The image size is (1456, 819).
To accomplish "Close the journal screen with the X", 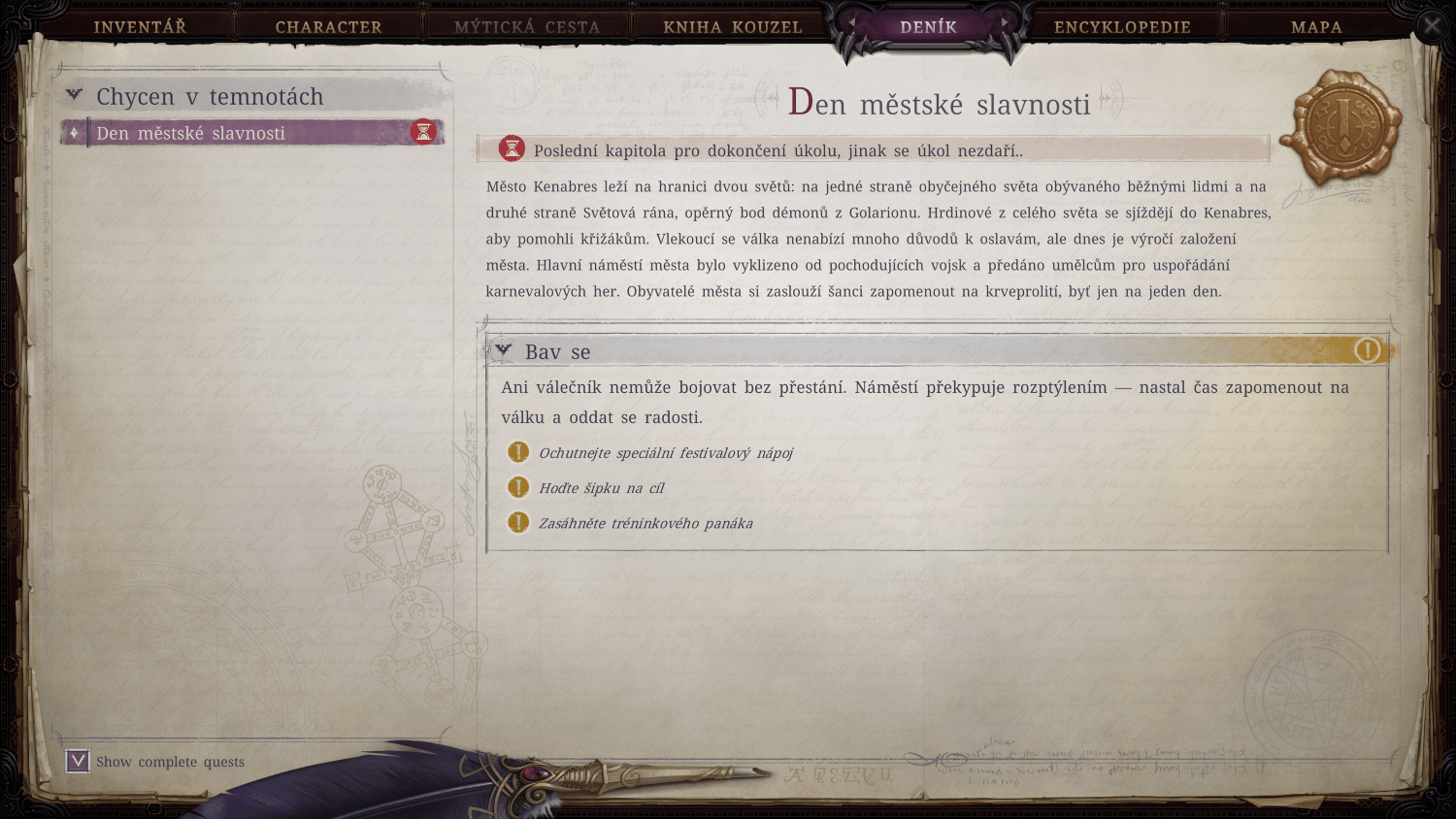I will (x=1434, y=25).
